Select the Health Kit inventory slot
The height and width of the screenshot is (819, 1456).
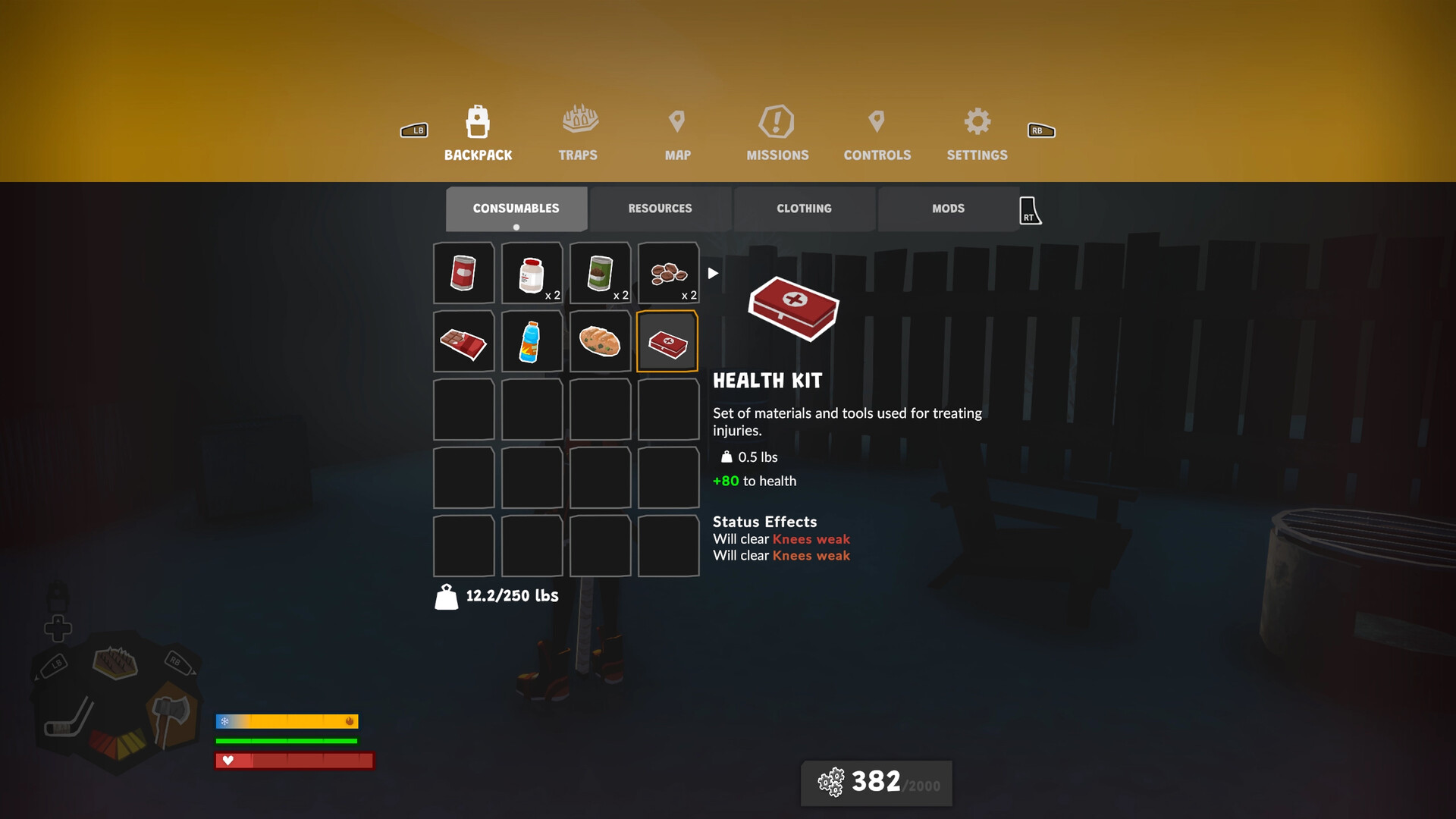coord(668,341)
